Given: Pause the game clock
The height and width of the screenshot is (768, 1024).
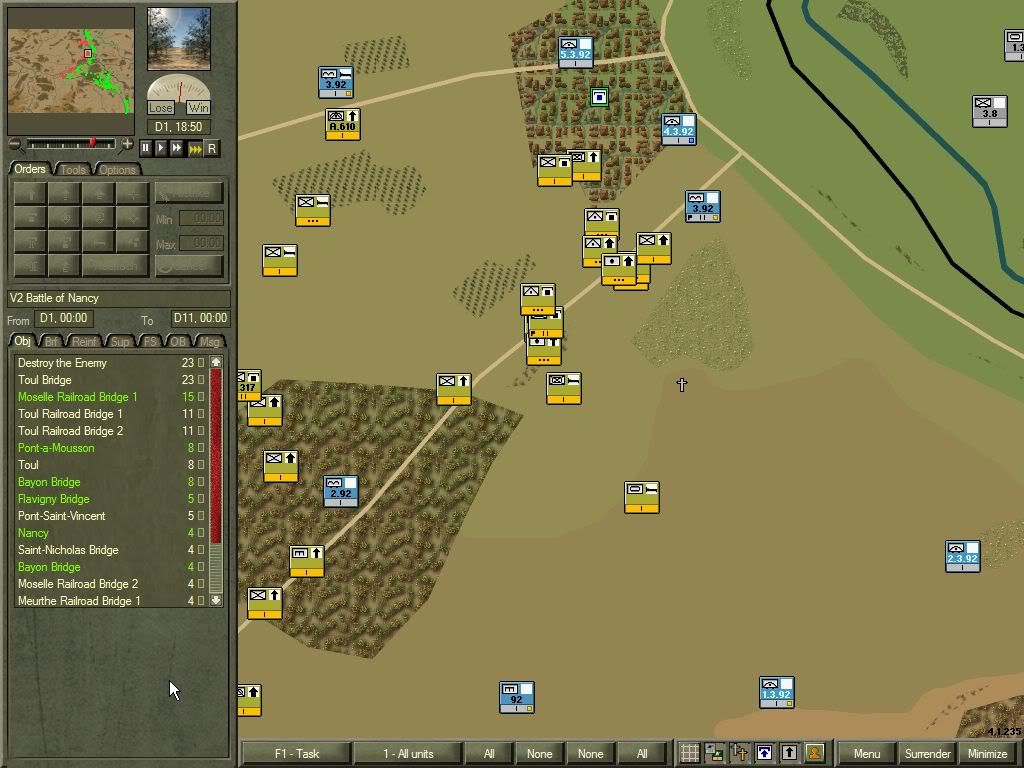Looking at the screenshot, I should [x=146, y=148].
